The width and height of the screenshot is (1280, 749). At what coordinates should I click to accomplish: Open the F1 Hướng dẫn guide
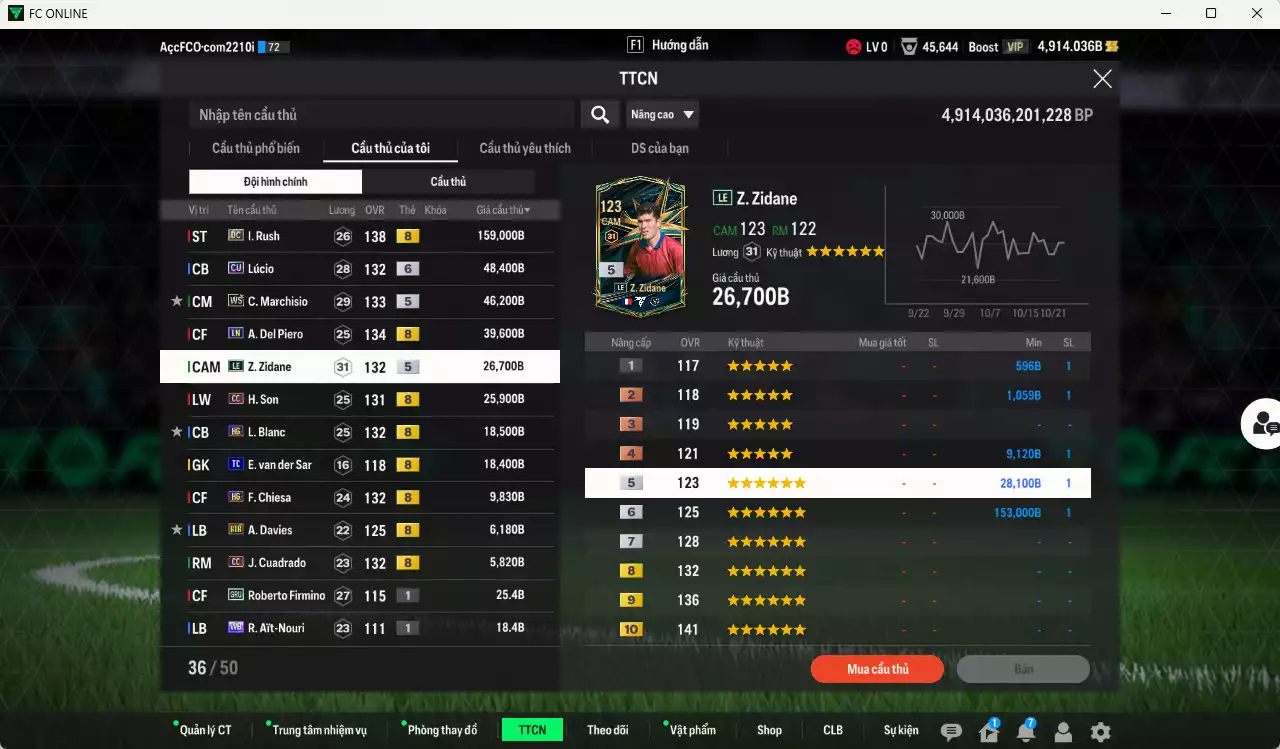point(668,46)
